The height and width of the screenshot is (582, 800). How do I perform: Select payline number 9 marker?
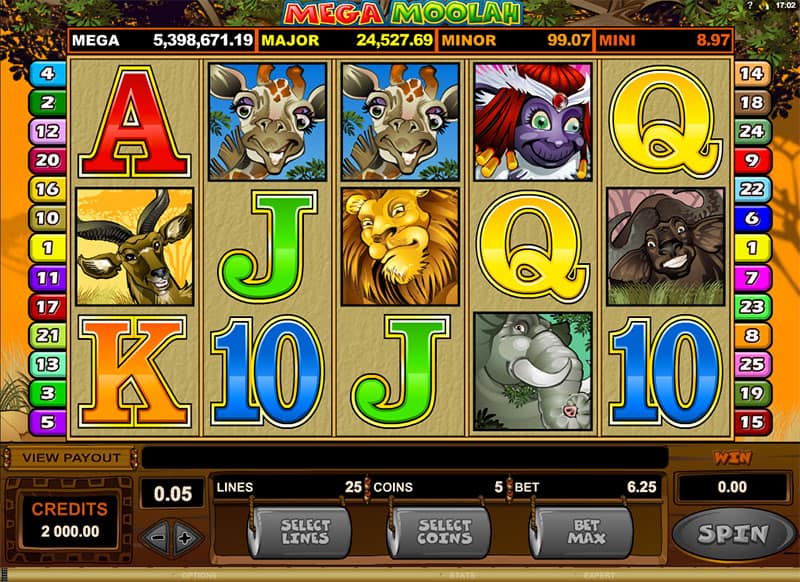(750, 160)
